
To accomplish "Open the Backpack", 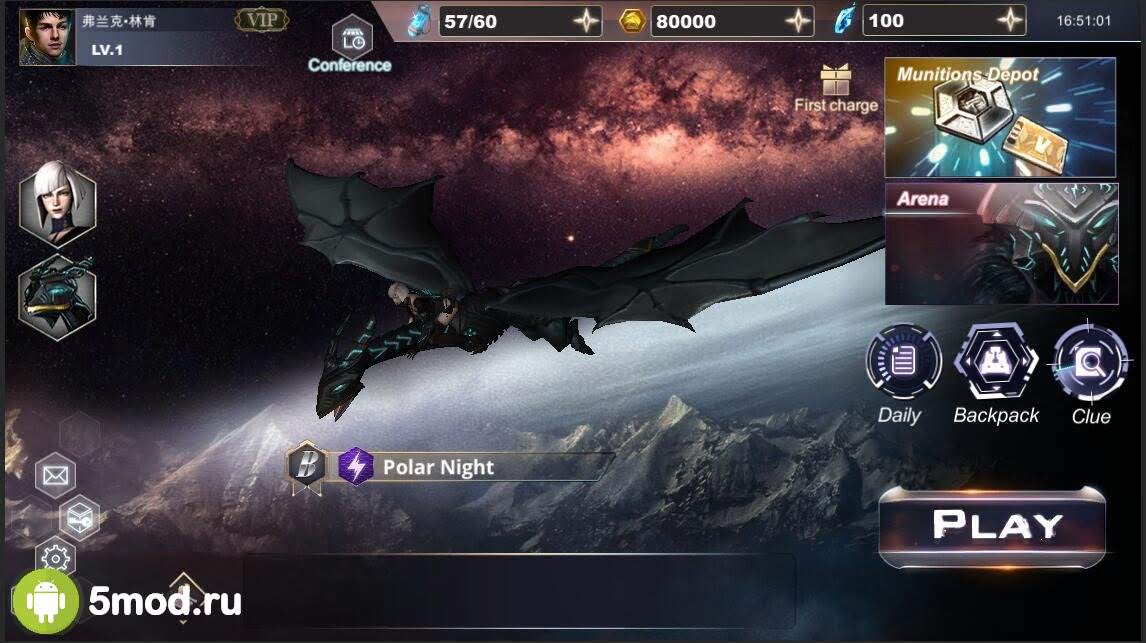I will click(x=995, y=361).
